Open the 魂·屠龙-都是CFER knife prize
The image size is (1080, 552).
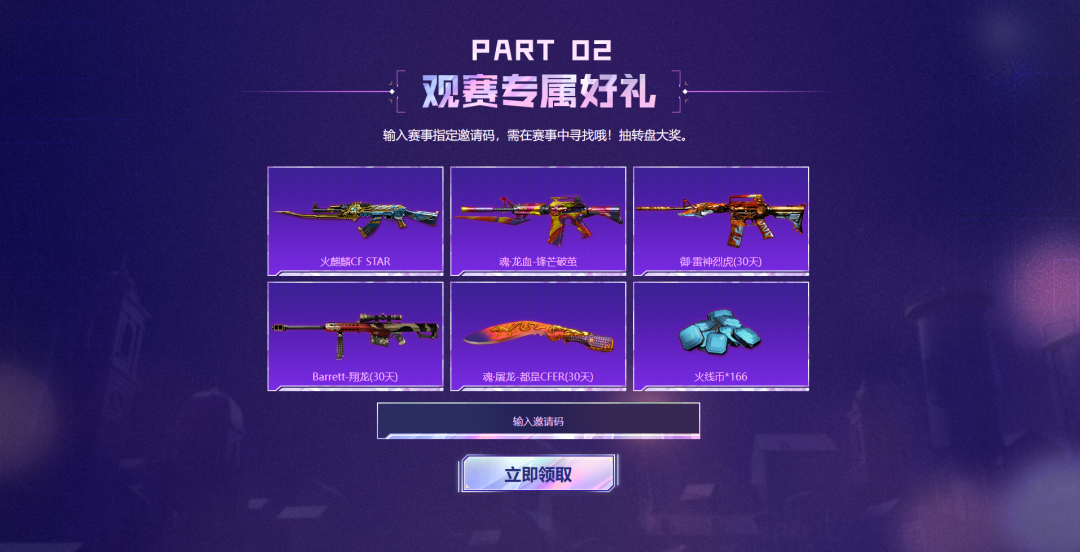coord(538,336)
